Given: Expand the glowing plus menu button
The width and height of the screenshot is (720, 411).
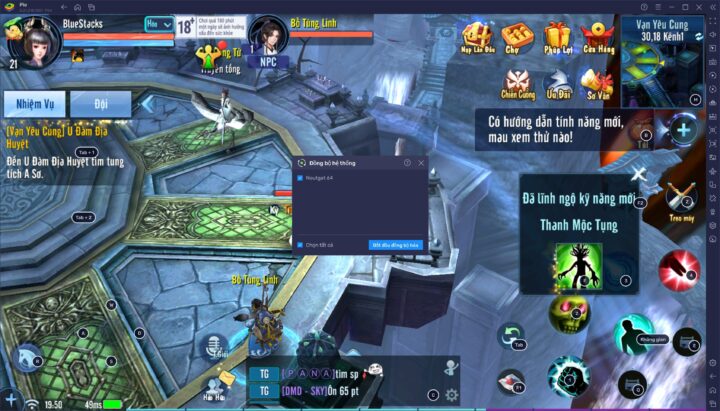Looking at the screenshot, I should click(682, 129).
